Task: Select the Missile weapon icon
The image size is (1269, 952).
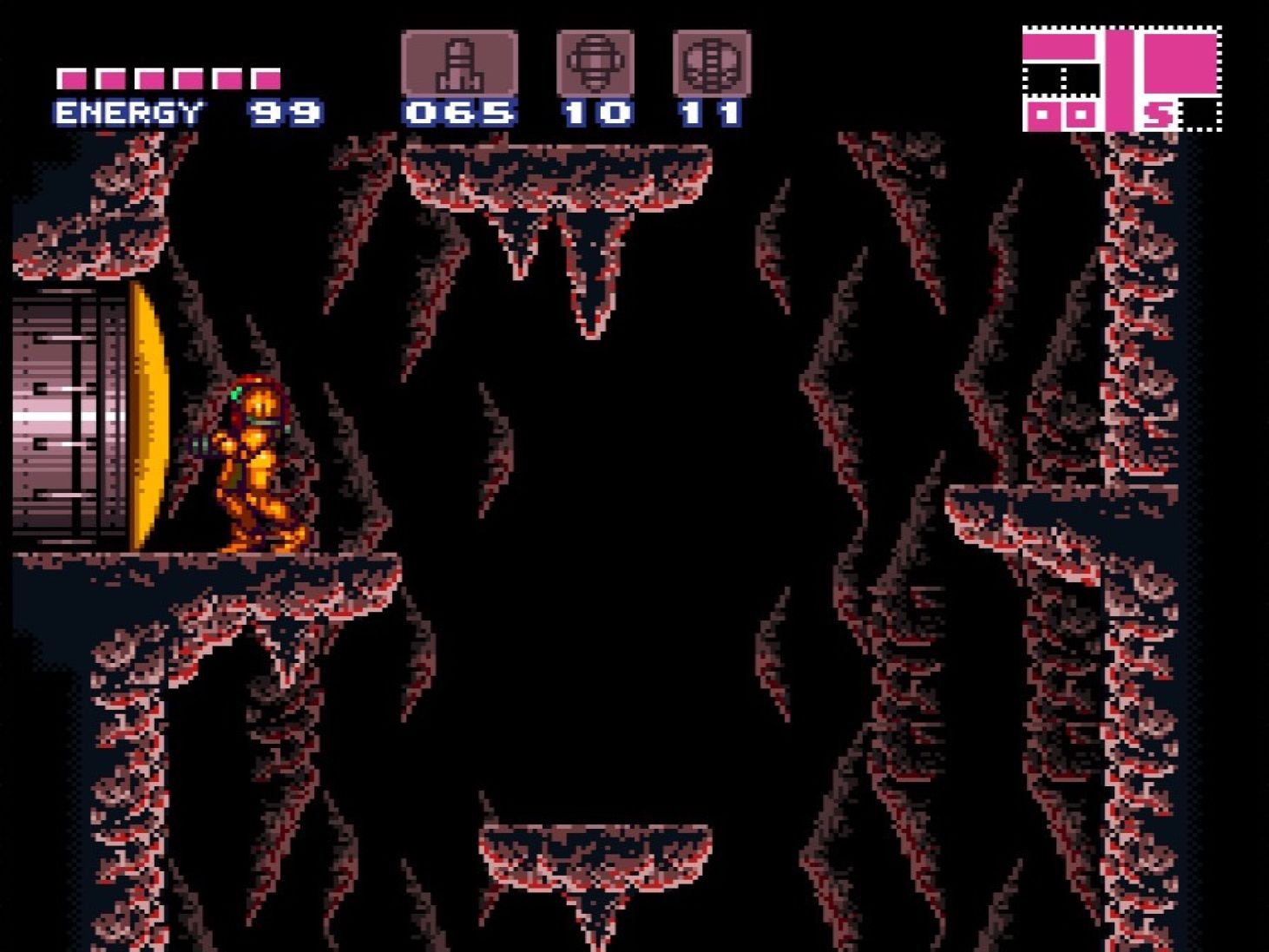Action: coord(461,62)
